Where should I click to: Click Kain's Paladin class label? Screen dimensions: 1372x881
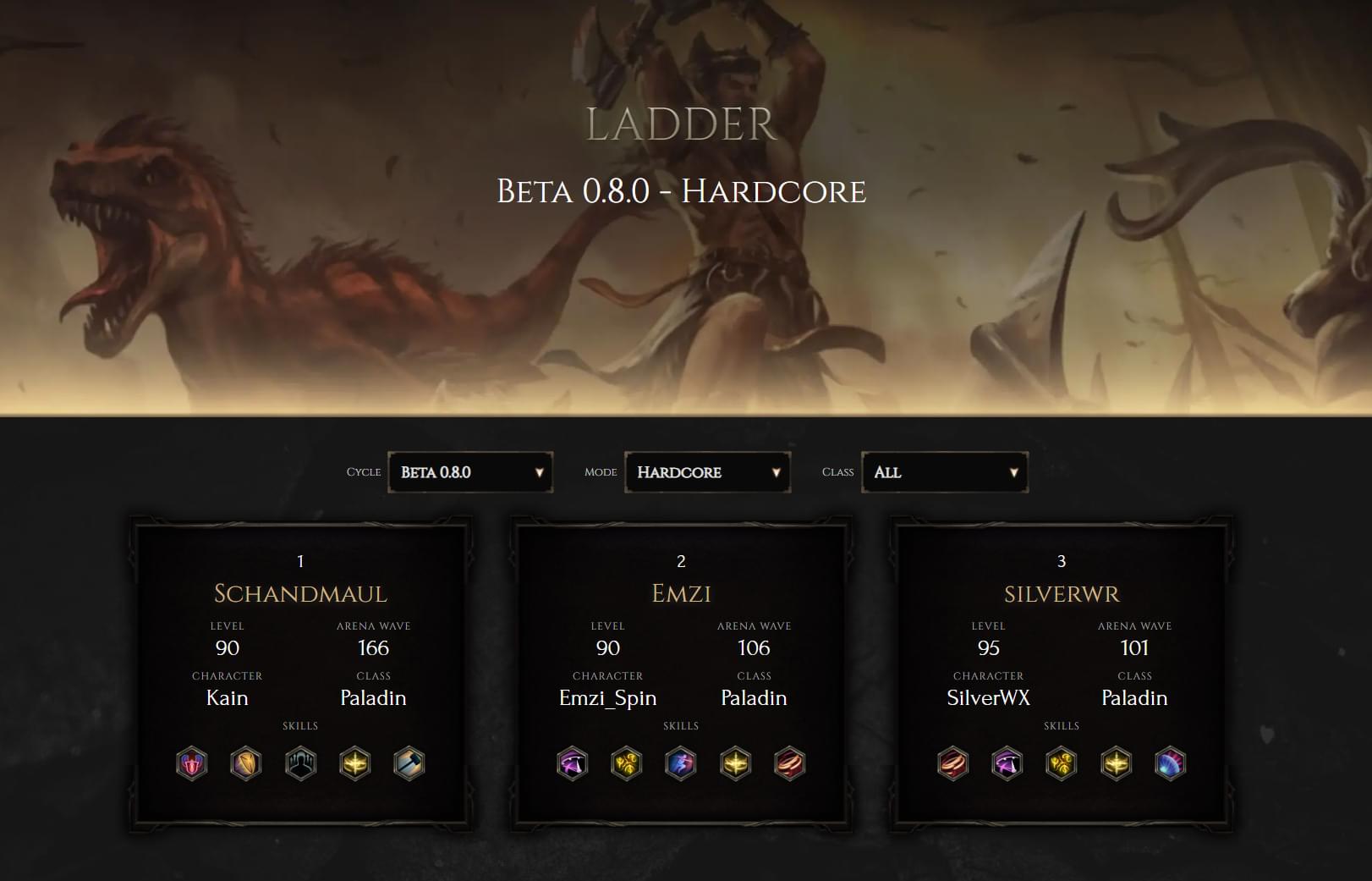tap(374, 698)
